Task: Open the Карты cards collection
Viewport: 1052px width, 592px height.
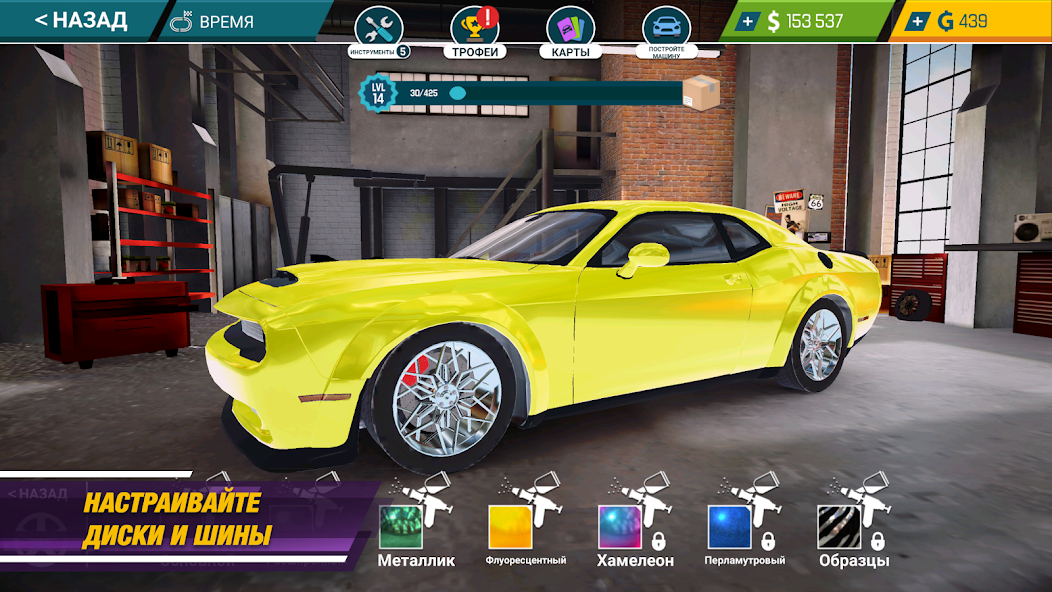Action: tap(570, 30)
